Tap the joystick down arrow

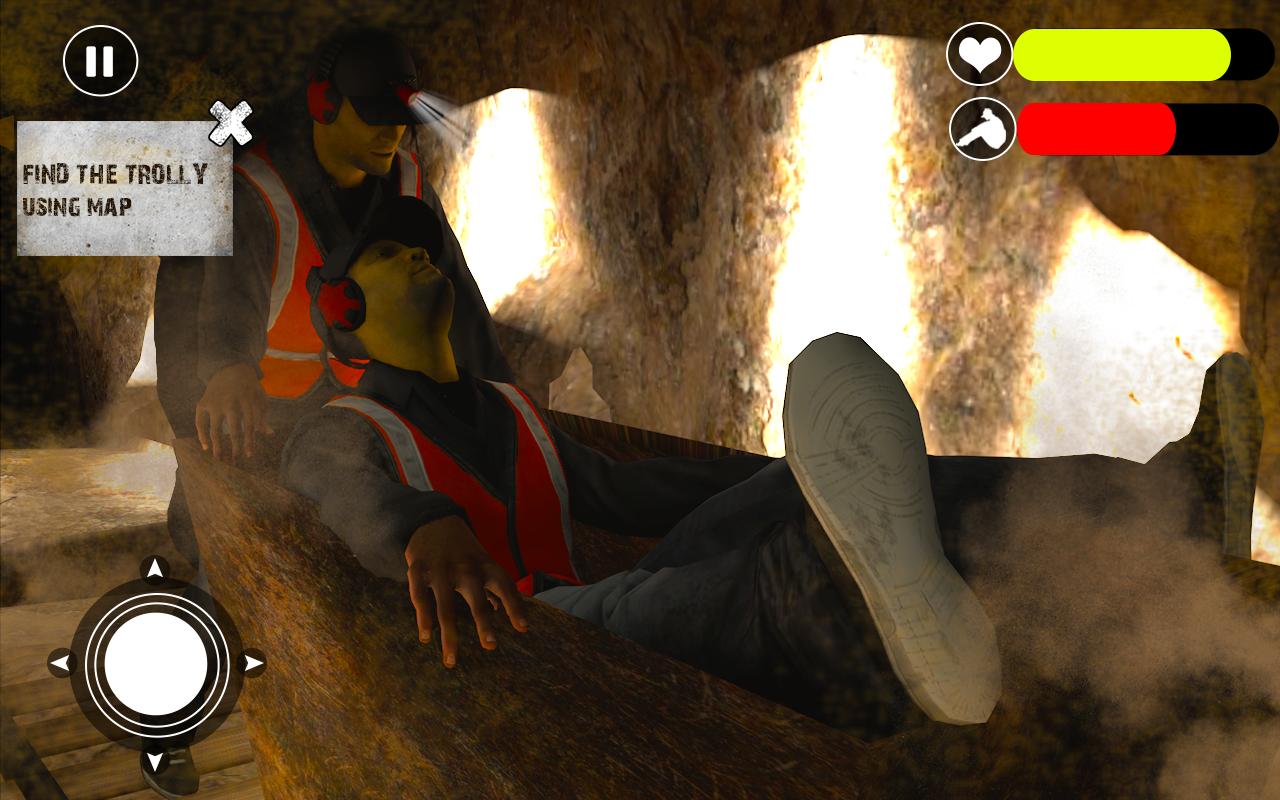click(155, 764)
